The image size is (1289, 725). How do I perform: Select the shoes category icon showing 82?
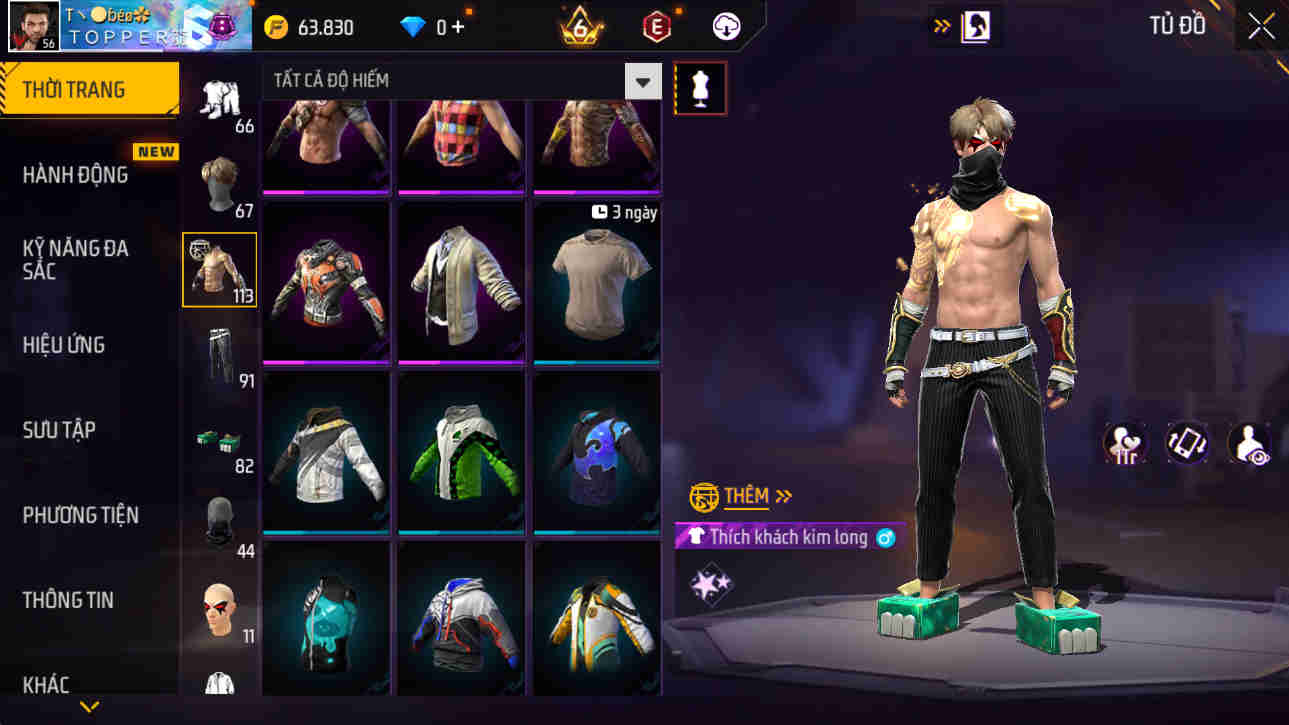point(219,440)
